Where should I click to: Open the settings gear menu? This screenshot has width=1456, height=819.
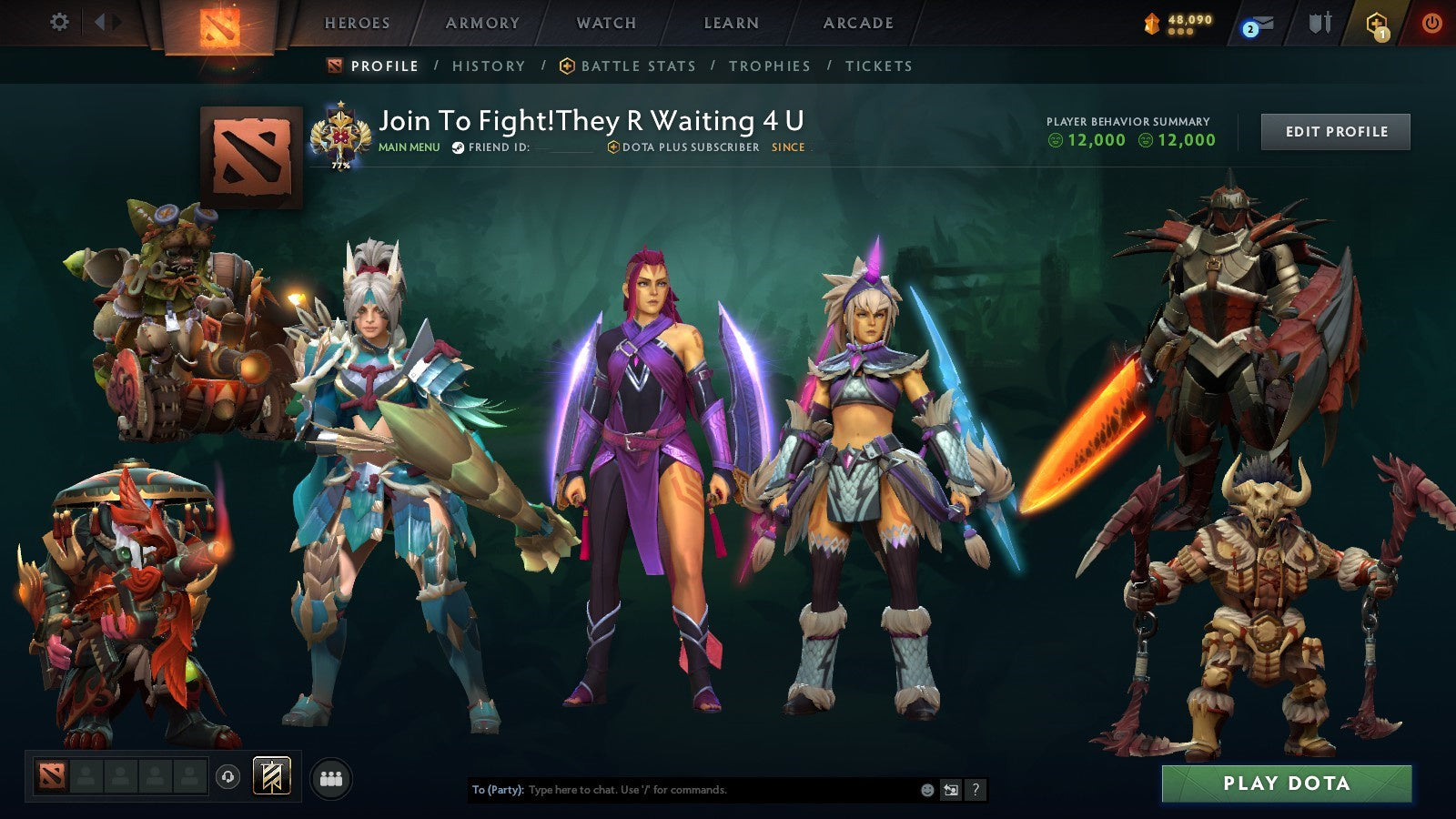pyautogui.click(x=59, y=20)
